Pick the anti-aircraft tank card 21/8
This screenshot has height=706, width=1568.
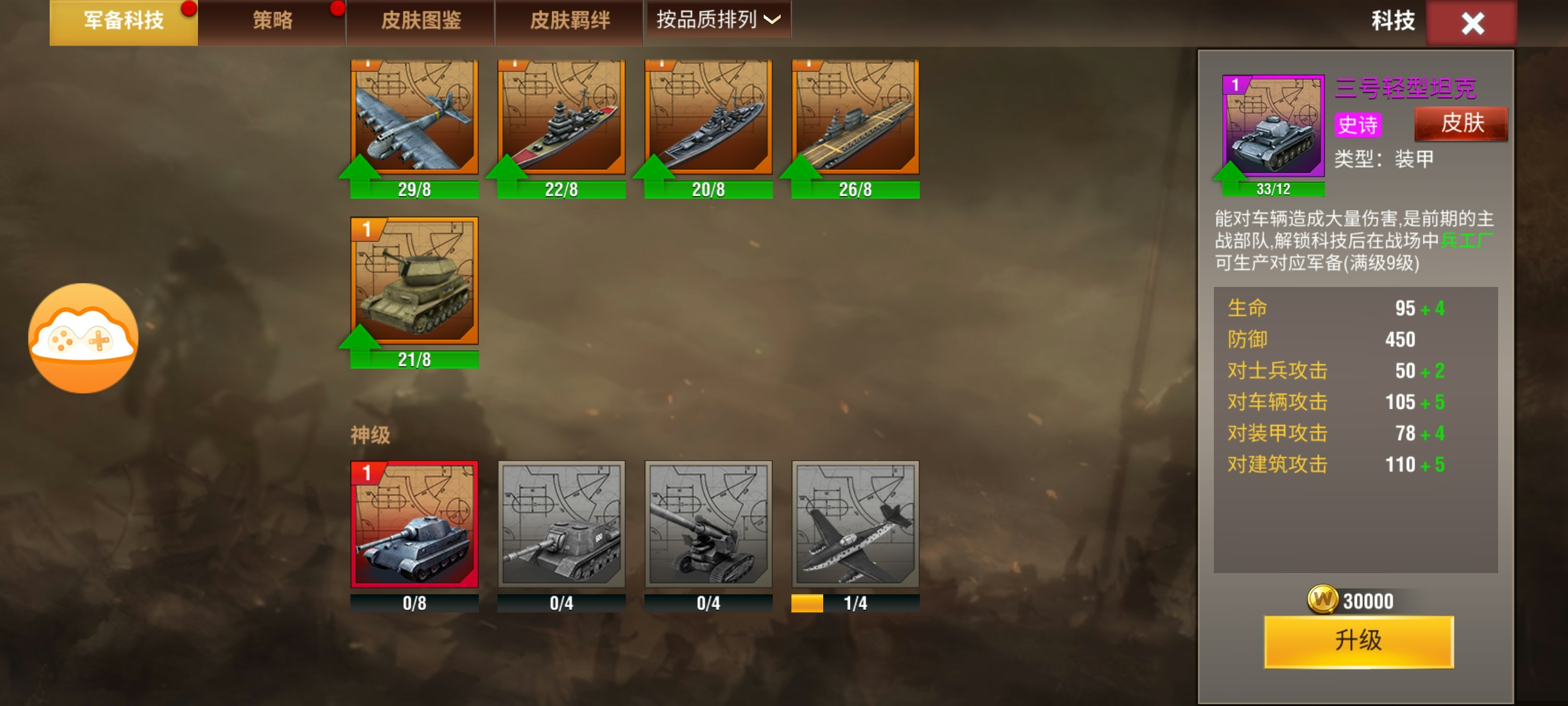point(414,281)
